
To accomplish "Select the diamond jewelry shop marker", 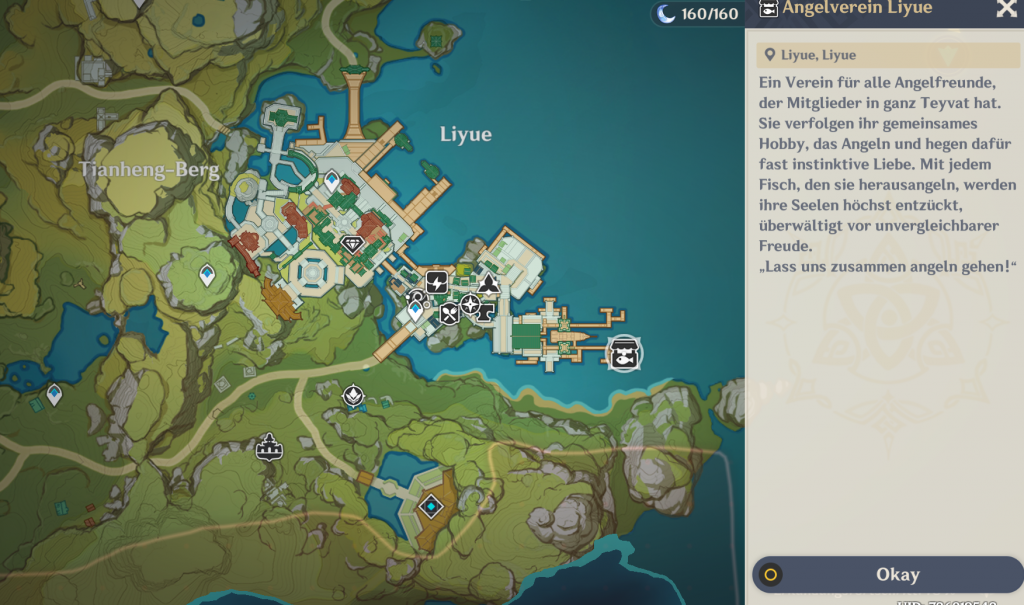I will pyautogui.click(x=352, y=243).
